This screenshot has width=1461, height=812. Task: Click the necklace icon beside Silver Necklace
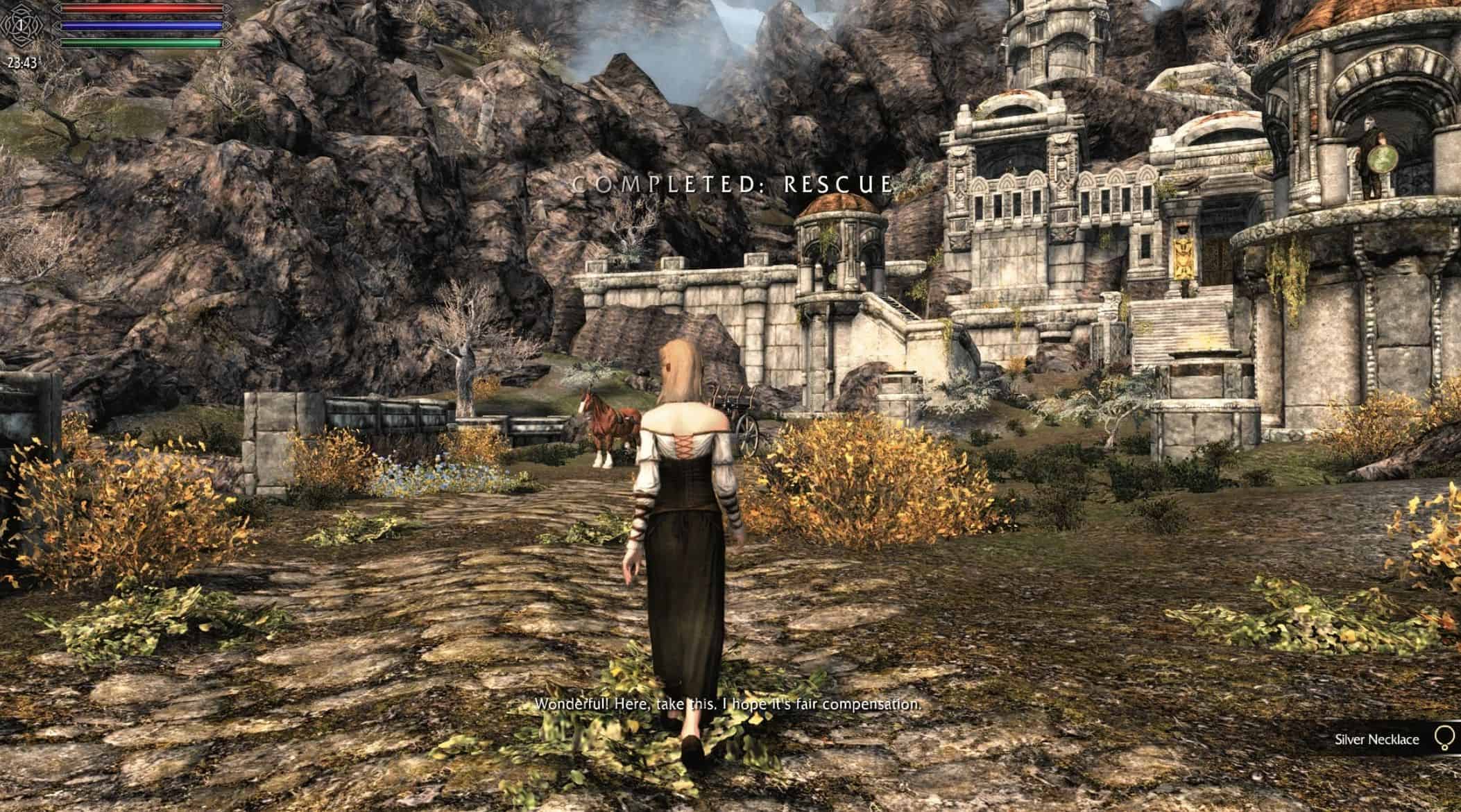point(1444,738)
